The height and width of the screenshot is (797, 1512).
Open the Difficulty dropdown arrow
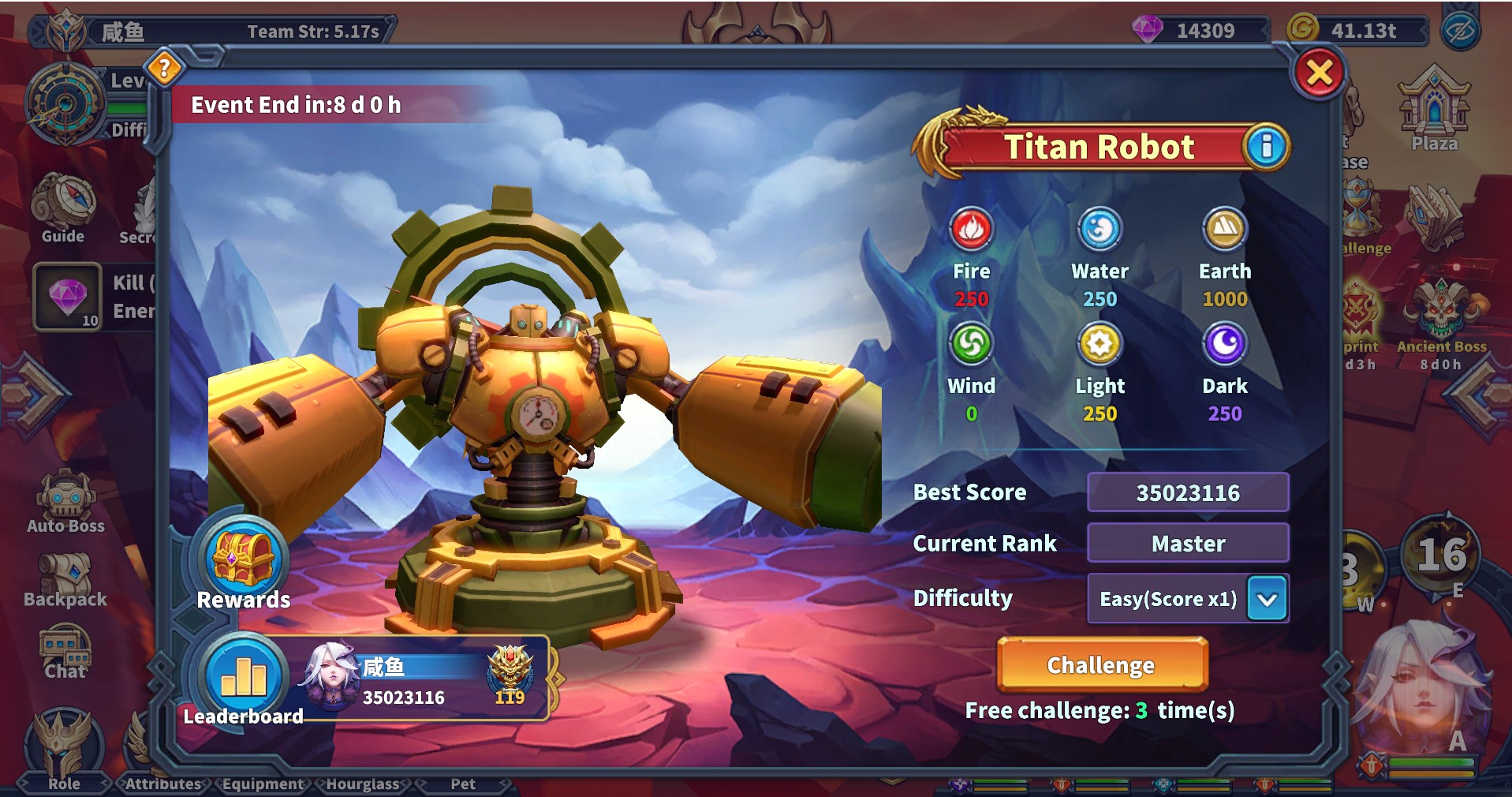pyautogui.click(x=1267, y=599)
